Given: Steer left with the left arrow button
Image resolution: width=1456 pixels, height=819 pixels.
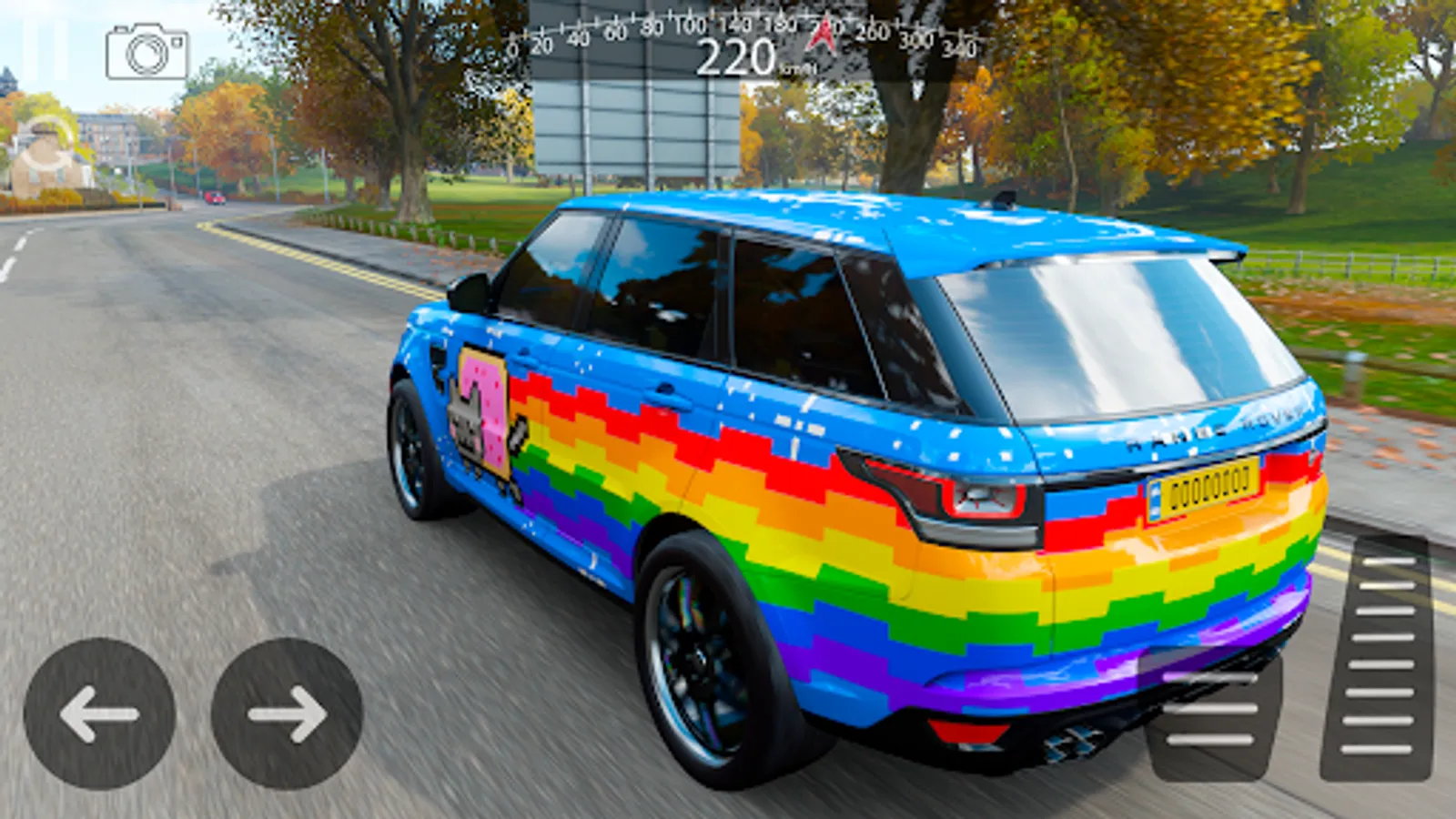Looking at the screenshot, I should tap(99, 713).
